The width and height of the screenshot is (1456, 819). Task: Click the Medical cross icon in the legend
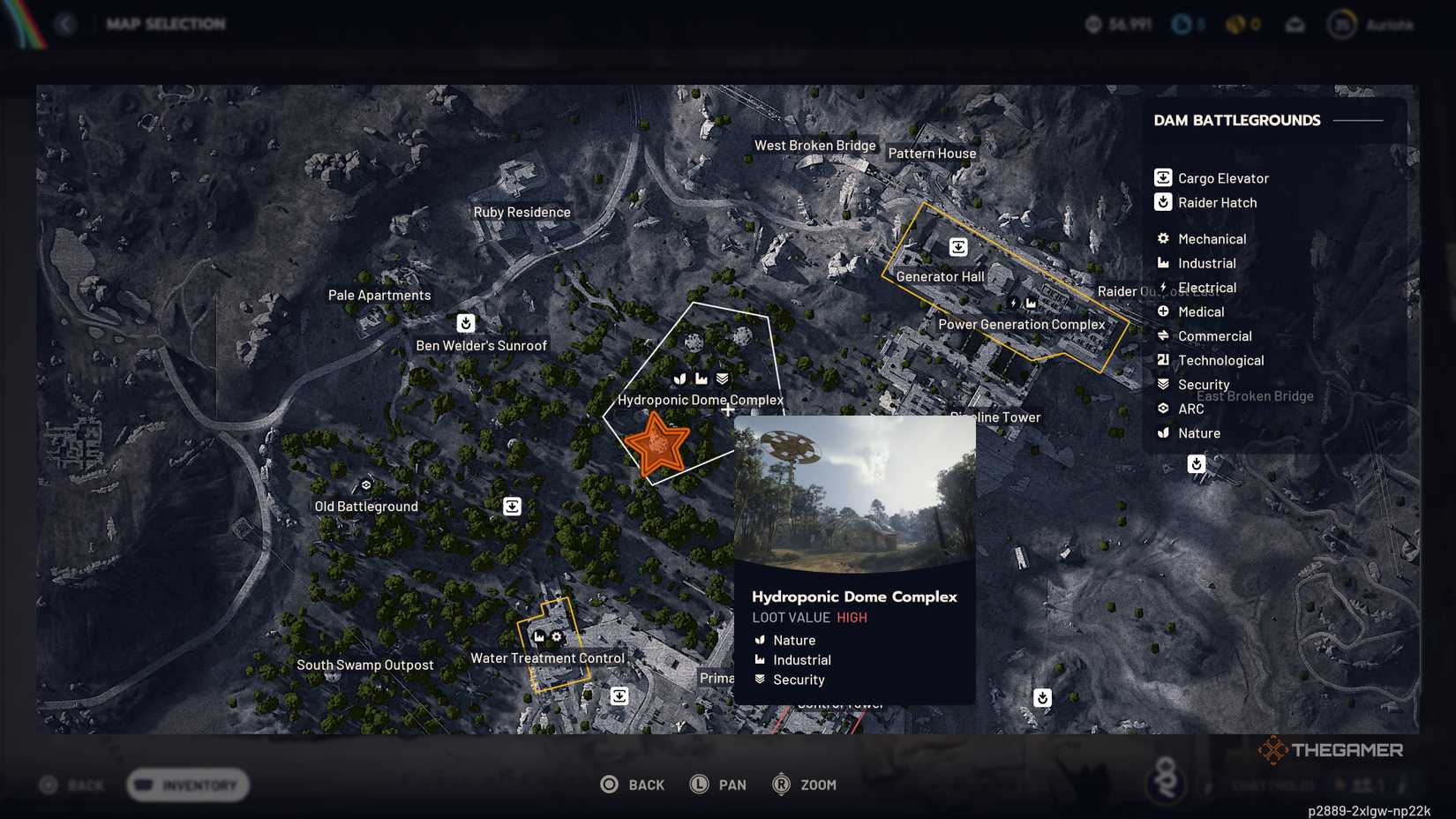1162,312
